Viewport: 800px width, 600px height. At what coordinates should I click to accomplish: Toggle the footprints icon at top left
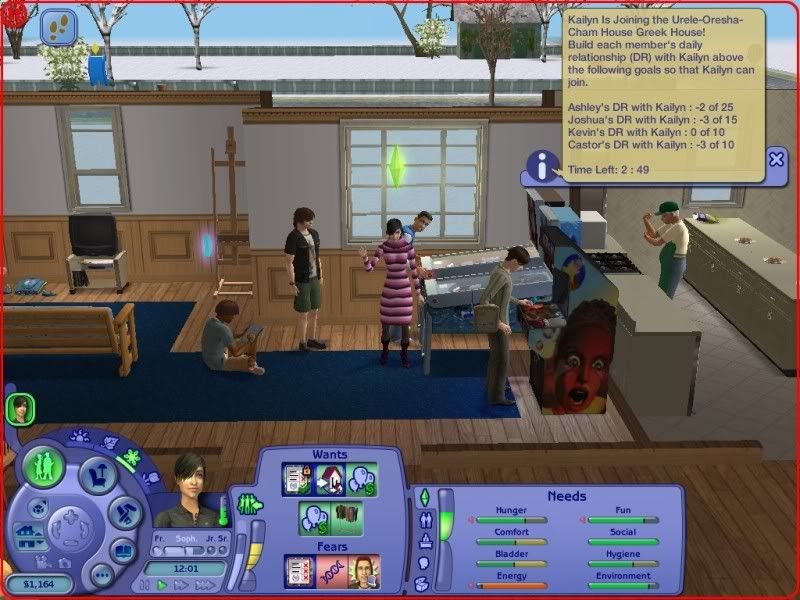click(x=57, y=26)
